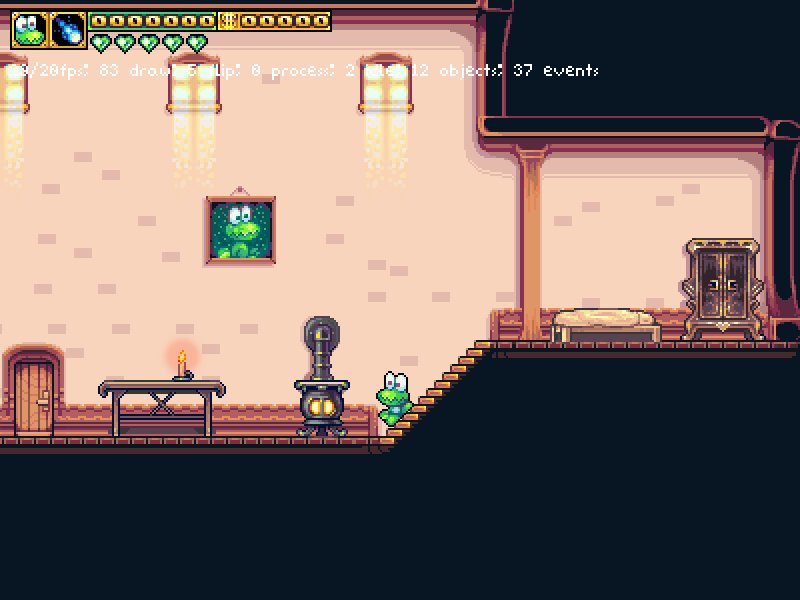The width and height of the screenshot is (800, 600).
Task: Click the frog character portrait
Action: click(x=29, y=30)
